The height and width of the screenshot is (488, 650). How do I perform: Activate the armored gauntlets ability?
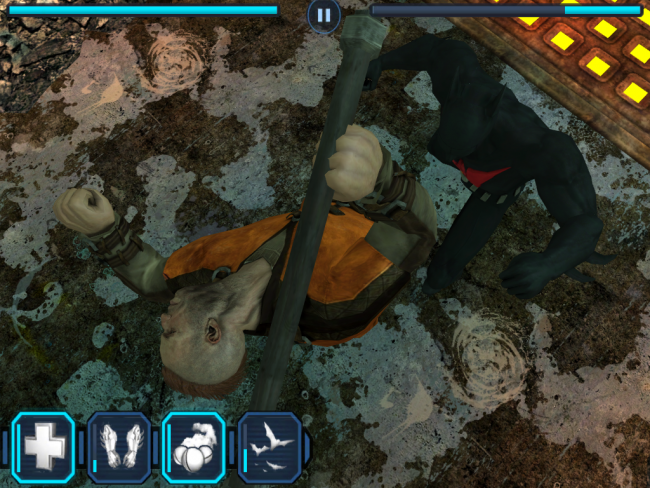coord(120,446)
